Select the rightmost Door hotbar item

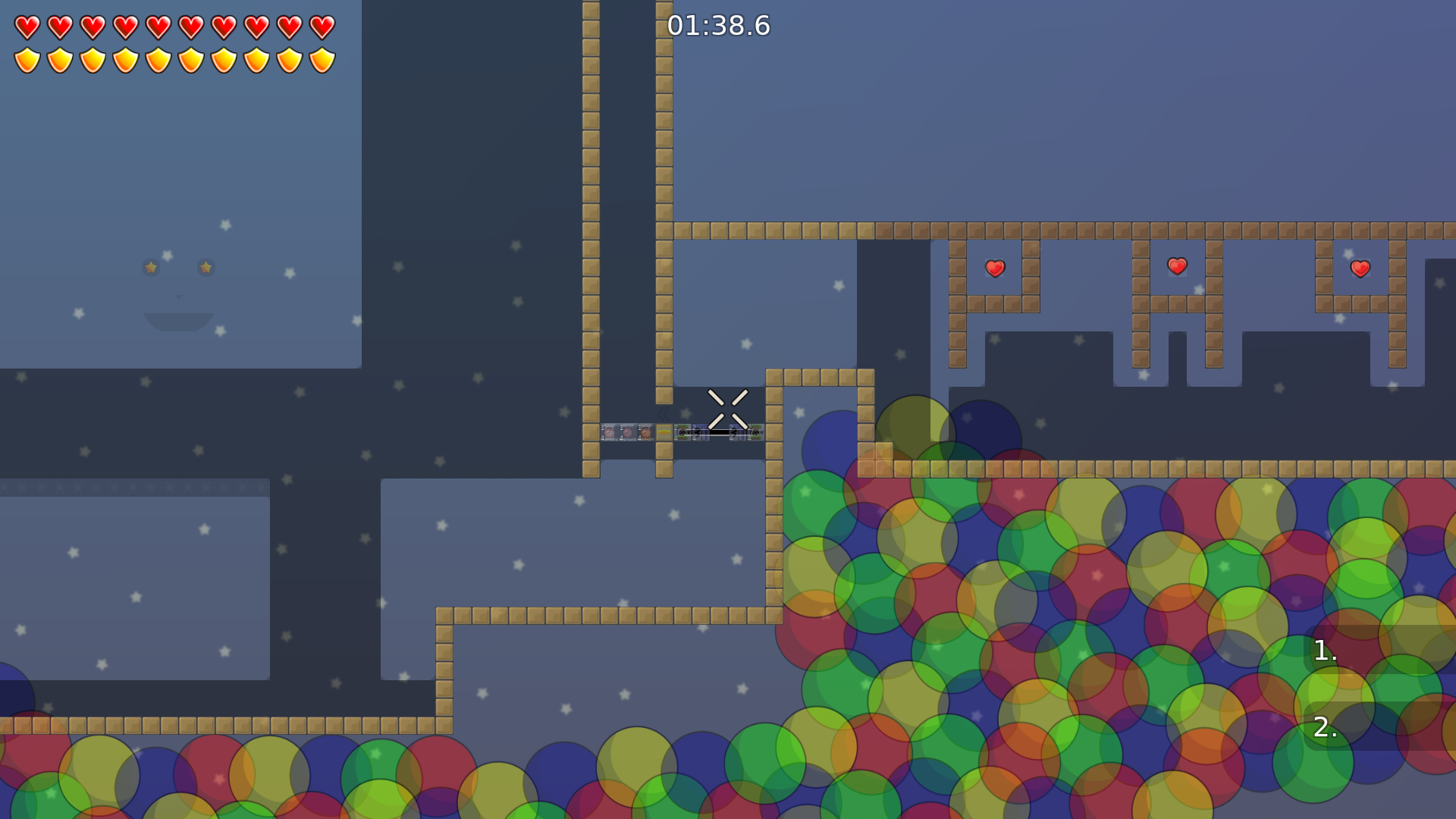click(x=758, y=433)
